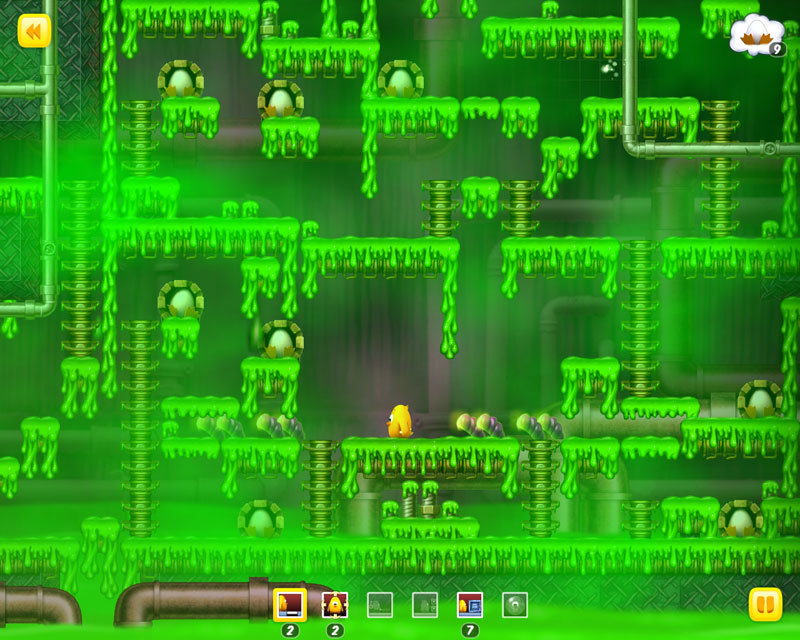Rewind time with the yellow rewind button
Image resolution: width=800 pixels, height=640 pixels.
pyautogui.click(x=33, y=31)
